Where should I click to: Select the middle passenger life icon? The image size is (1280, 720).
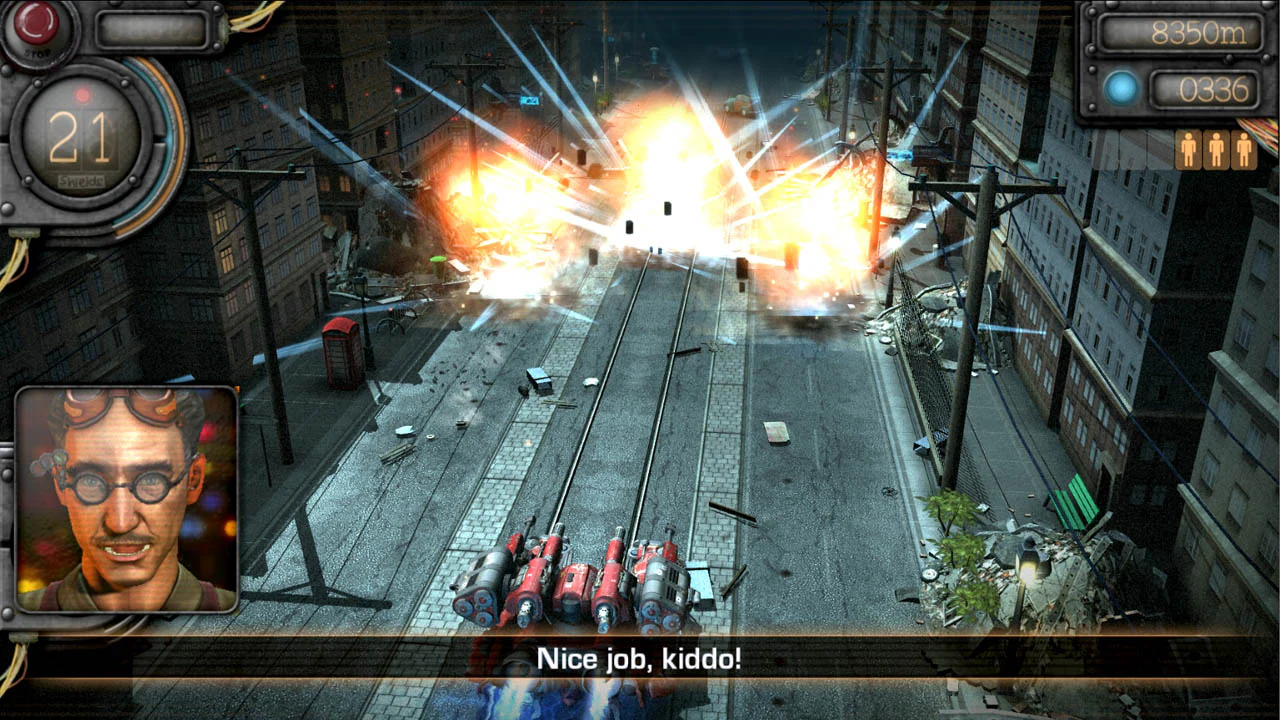tap(1215, 149)
